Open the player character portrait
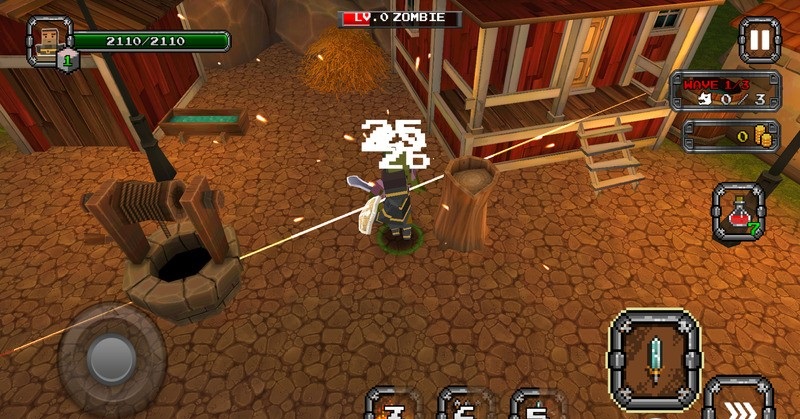Image resolution: width=800 pixels, height=419 pixels. 45,41
